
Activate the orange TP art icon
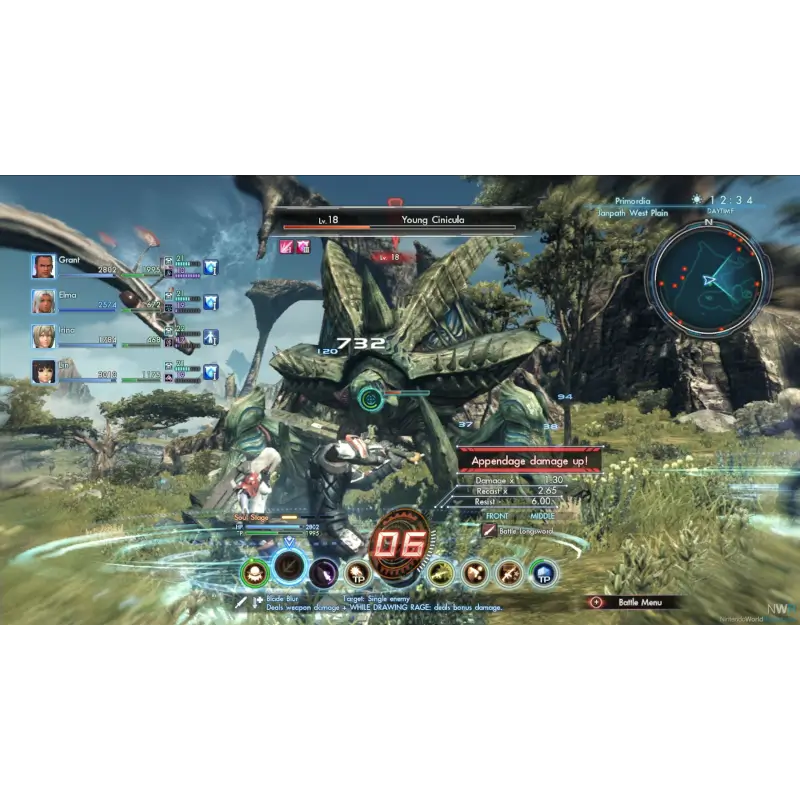[357, 573]
